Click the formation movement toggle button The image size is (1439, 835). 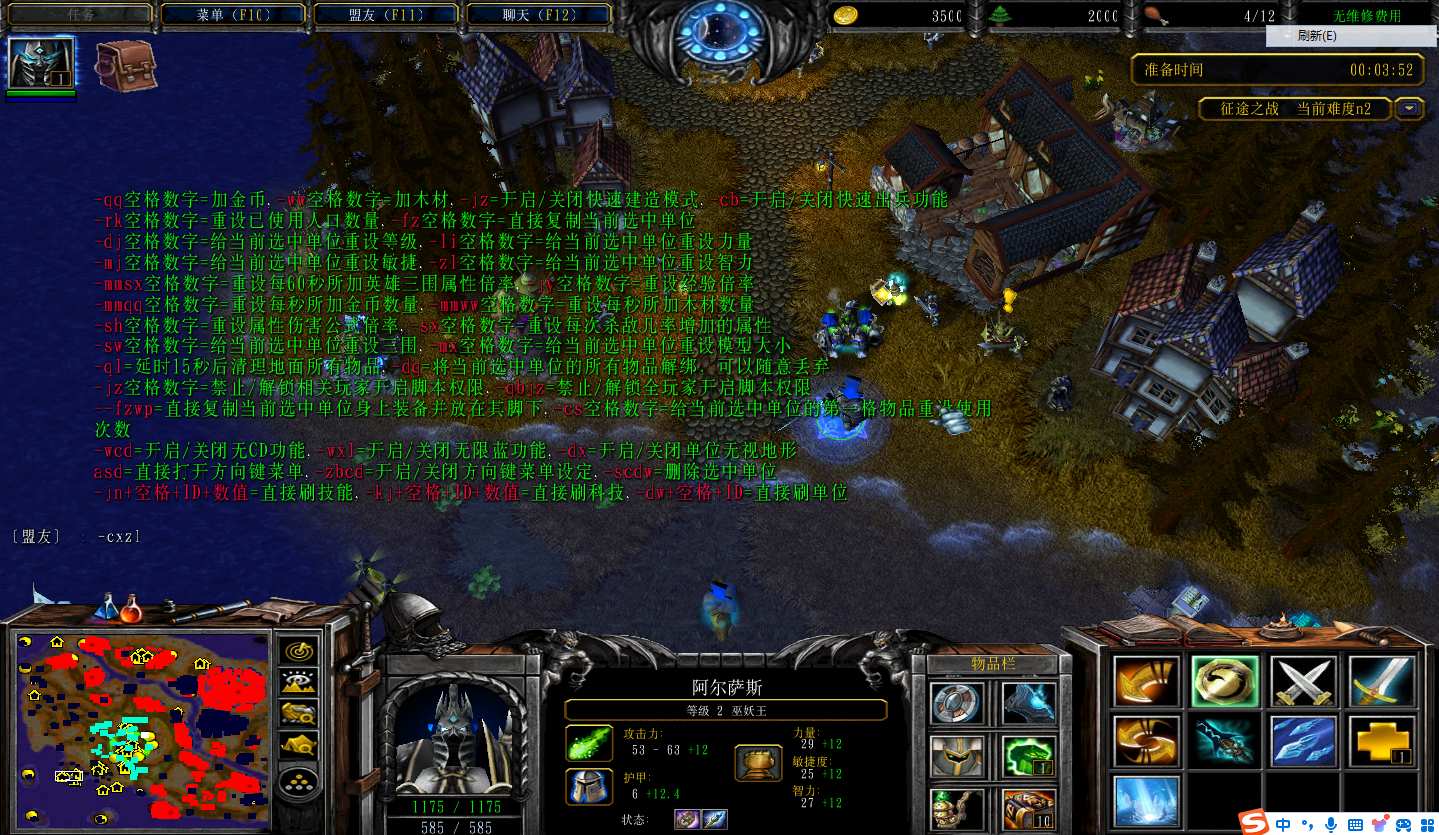pyautogui.click(x=298, y=780)
